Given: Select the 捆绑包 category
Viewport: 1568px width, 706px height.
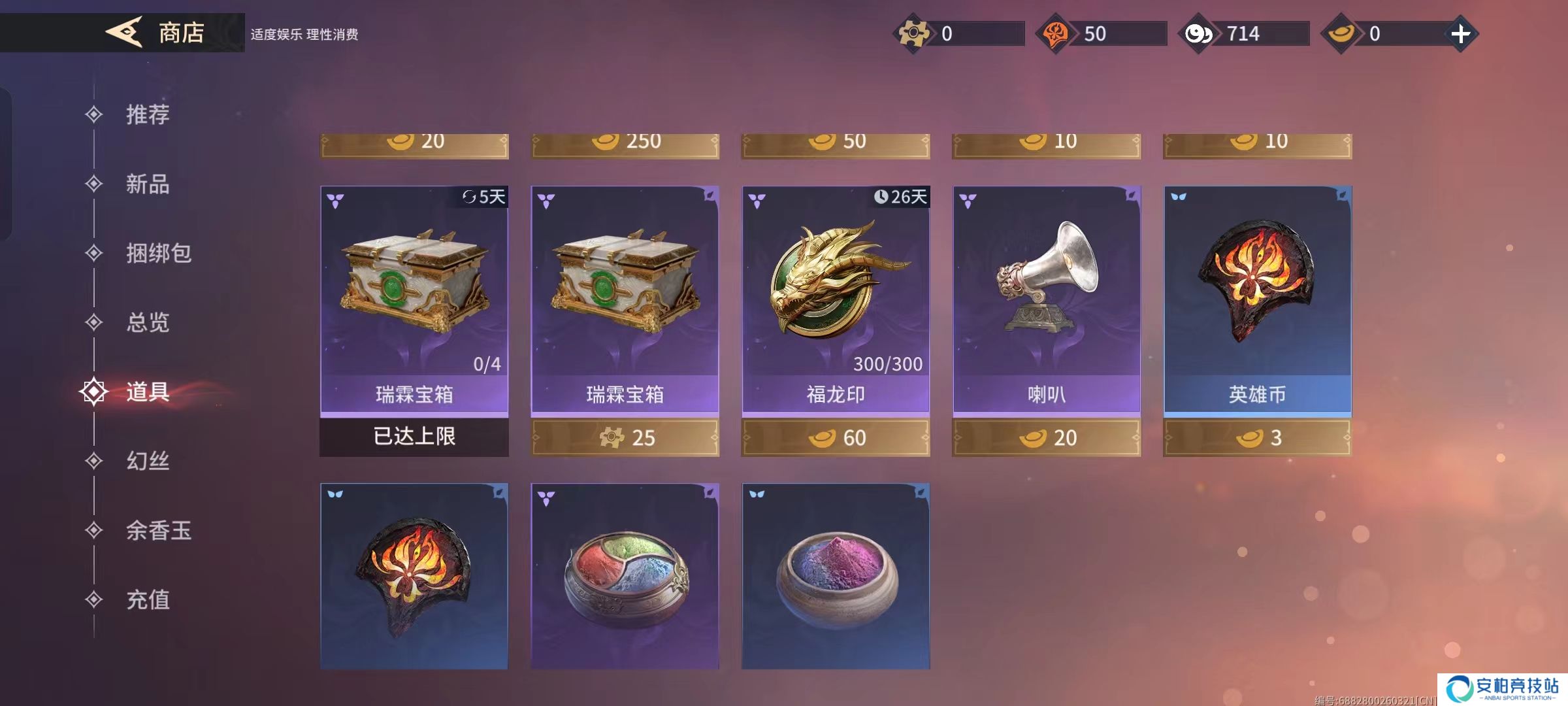Looking at the screenshot, I should 157,254.
